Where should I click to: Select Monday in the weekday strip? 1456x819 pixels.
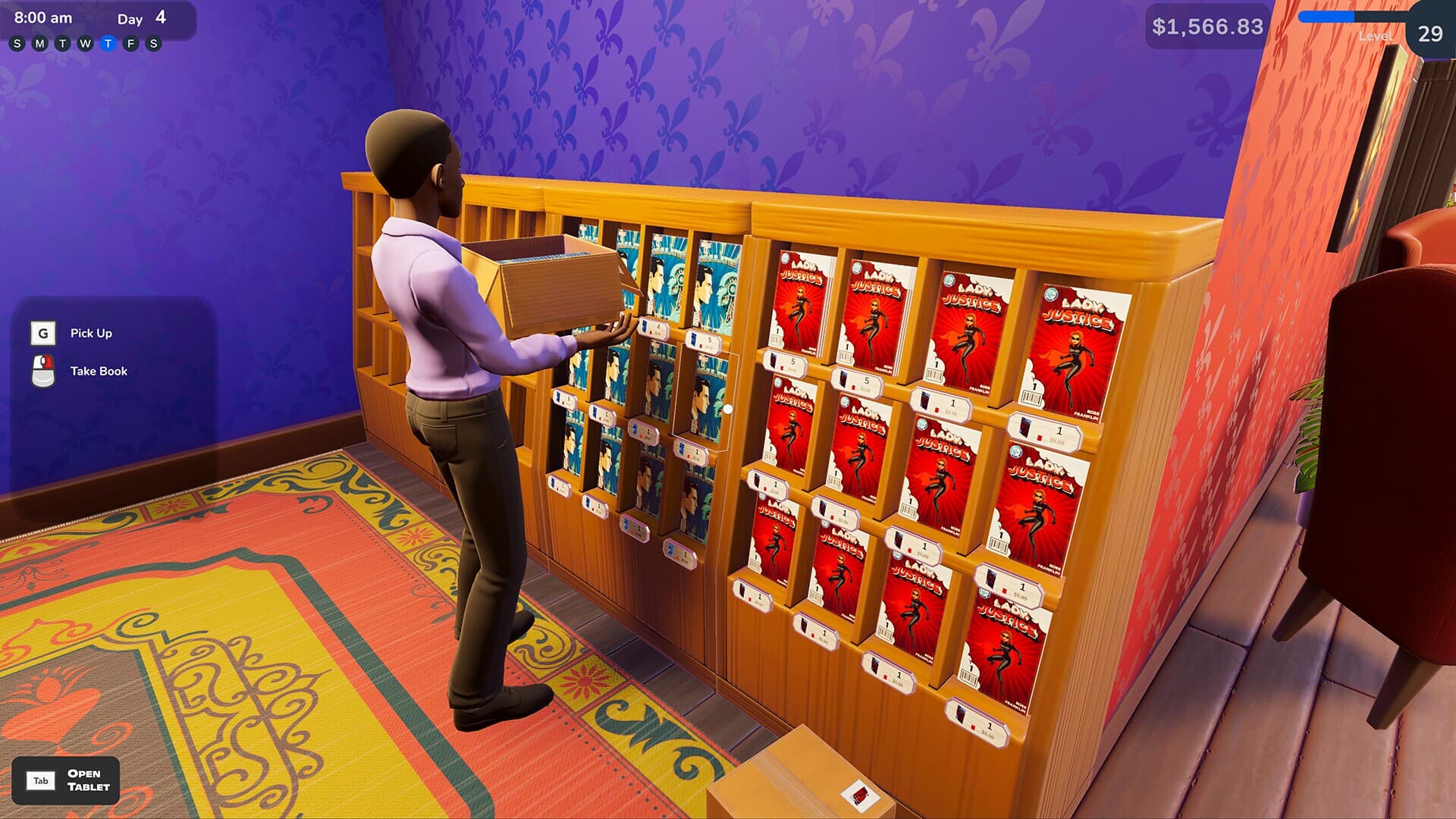pyautogui.click(x=39, y=43)
